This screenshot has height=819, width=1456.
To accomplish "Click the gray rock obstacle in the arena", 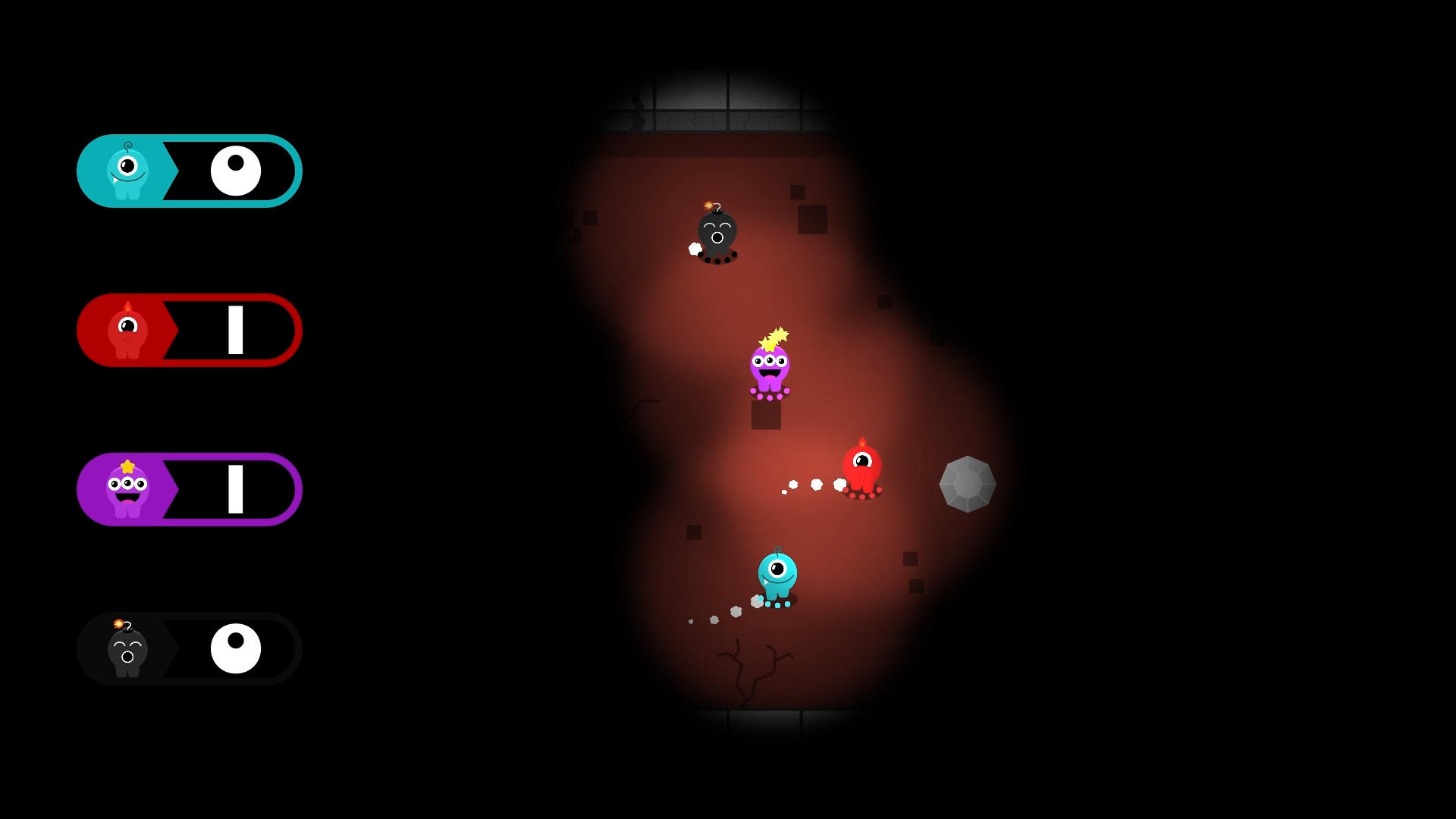I will (x=968, y=485).
